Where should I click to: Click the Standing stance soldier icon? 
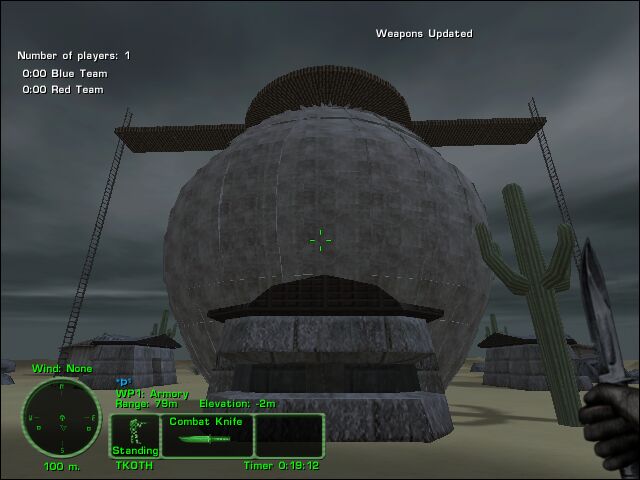(x=134, y=435)
